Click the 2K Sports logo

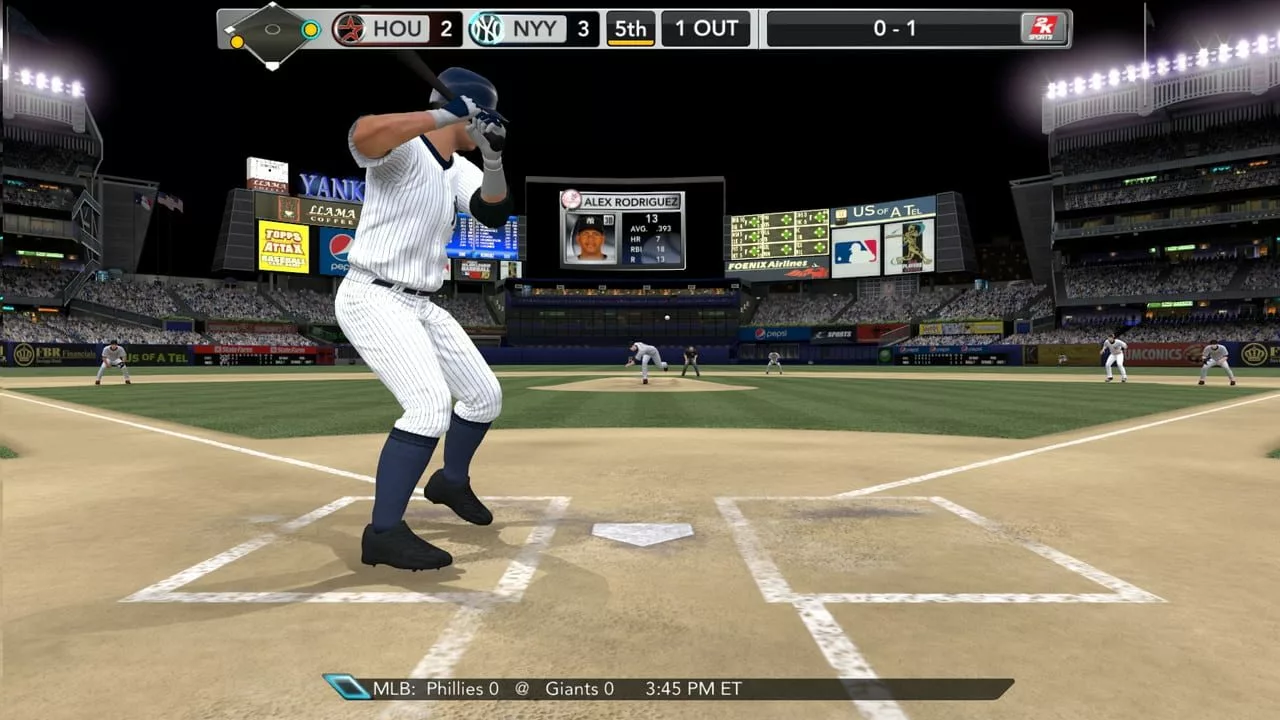point(1043,29)
